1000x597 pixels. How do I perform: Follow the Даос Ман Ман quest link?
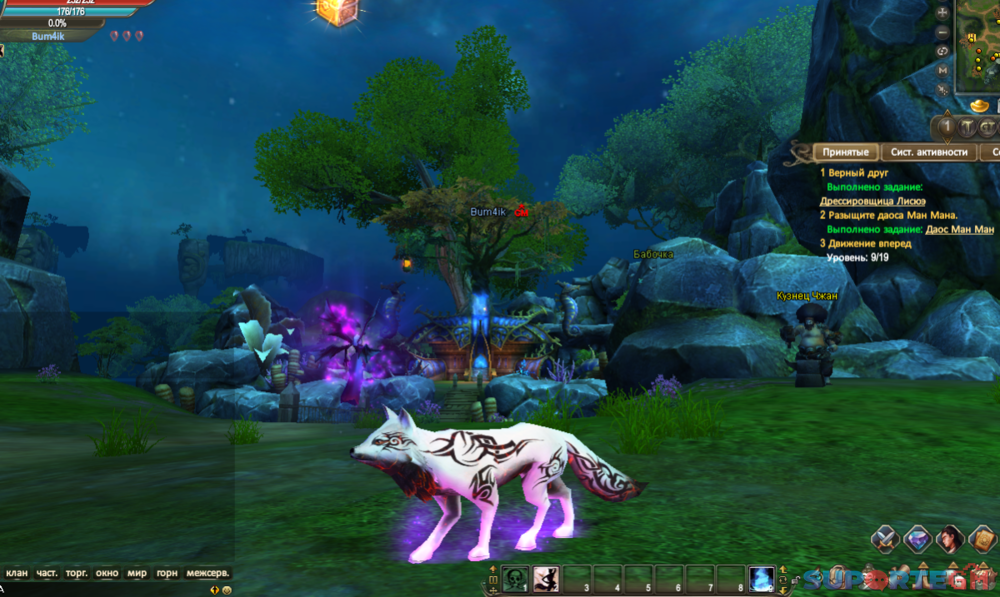pyautogui.click(x=960, y=229)
